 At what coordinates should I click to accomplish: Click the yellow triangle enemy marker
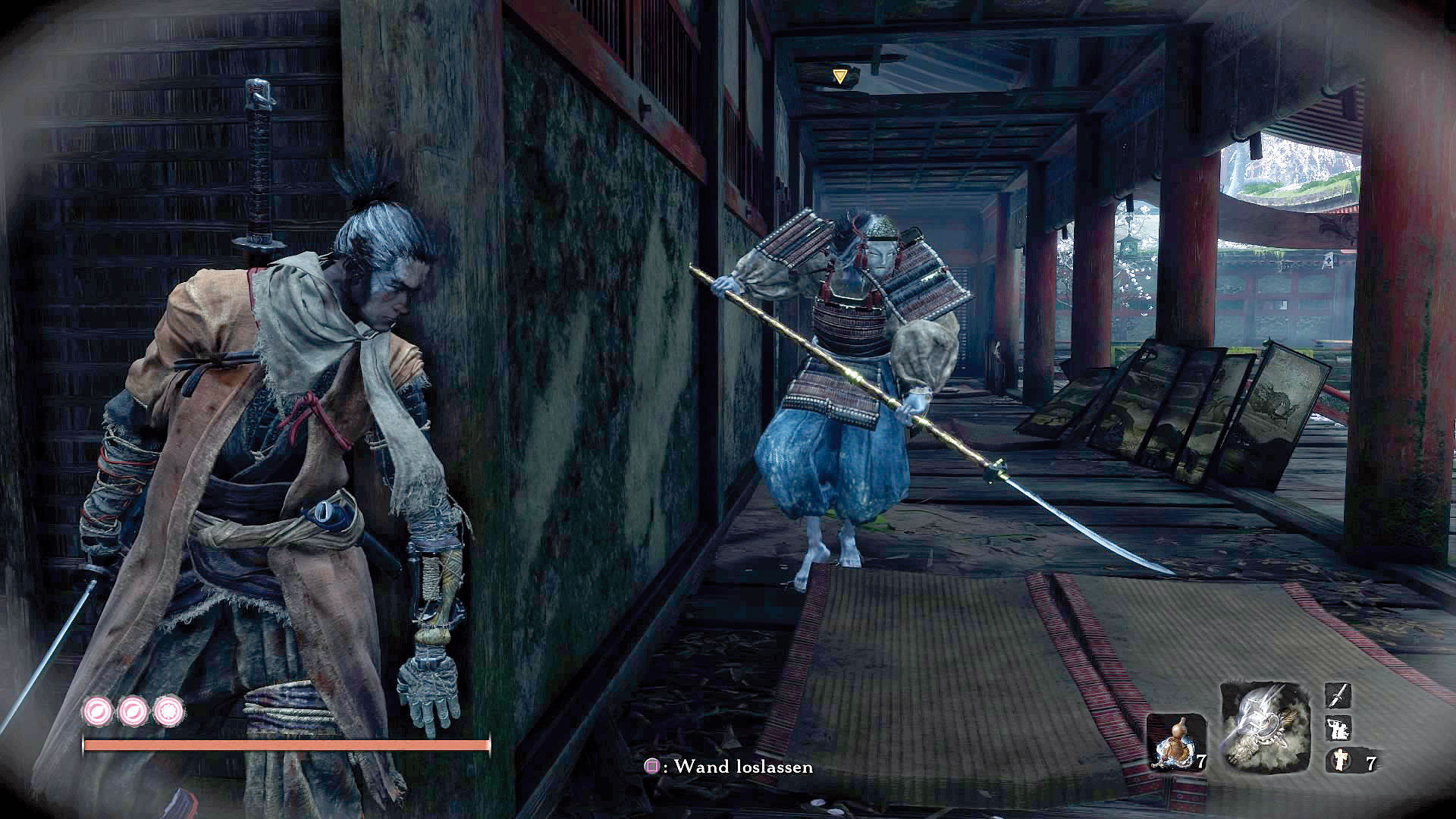coord(839,76)
